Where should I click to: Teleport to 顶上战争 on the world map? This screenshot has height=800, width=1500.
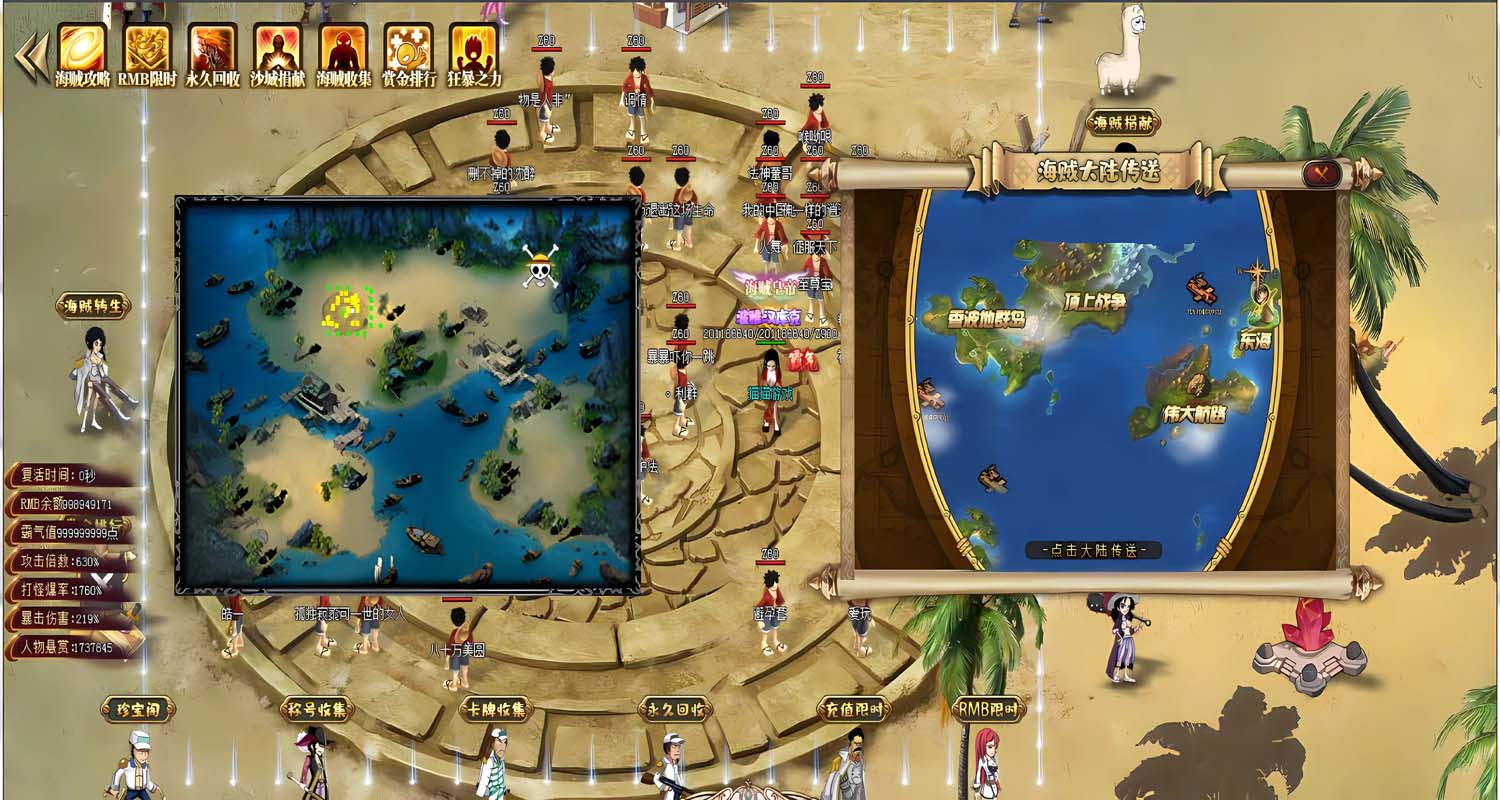[1094, 301]
